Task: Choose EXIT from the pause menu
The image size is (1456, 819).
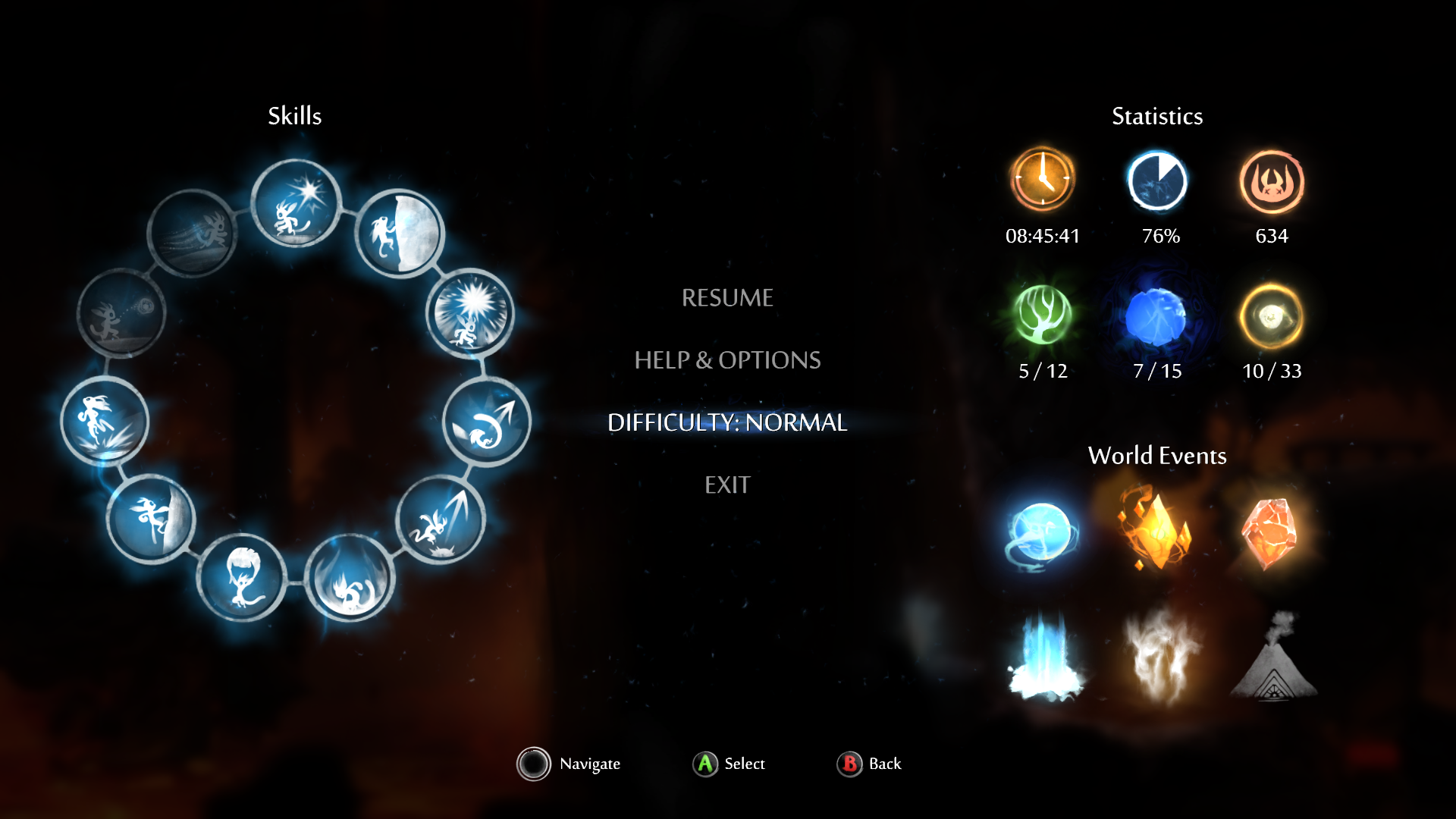Action: pyautogui.click(x=727, y=485)
